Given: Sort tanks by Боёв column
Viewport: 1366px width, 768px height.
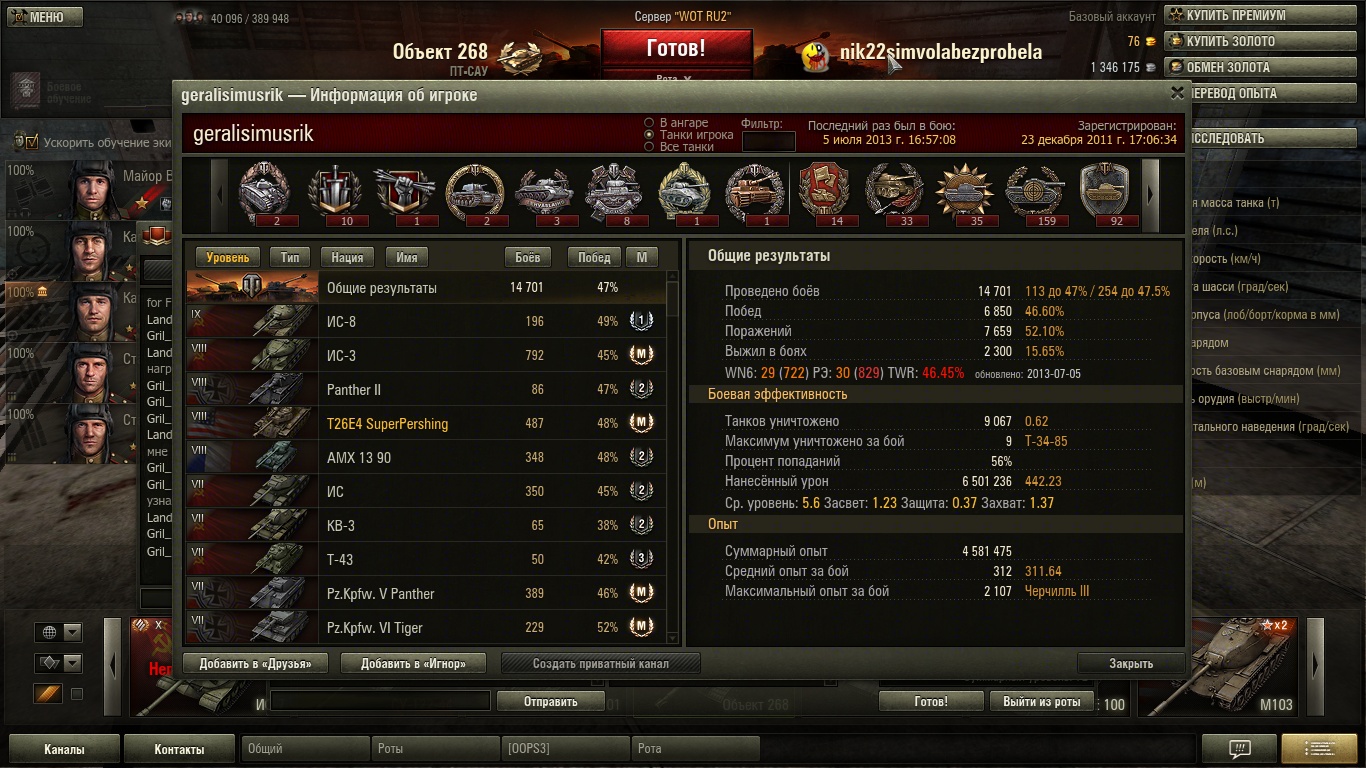Looking at the screenshot, I should [527, 257].
